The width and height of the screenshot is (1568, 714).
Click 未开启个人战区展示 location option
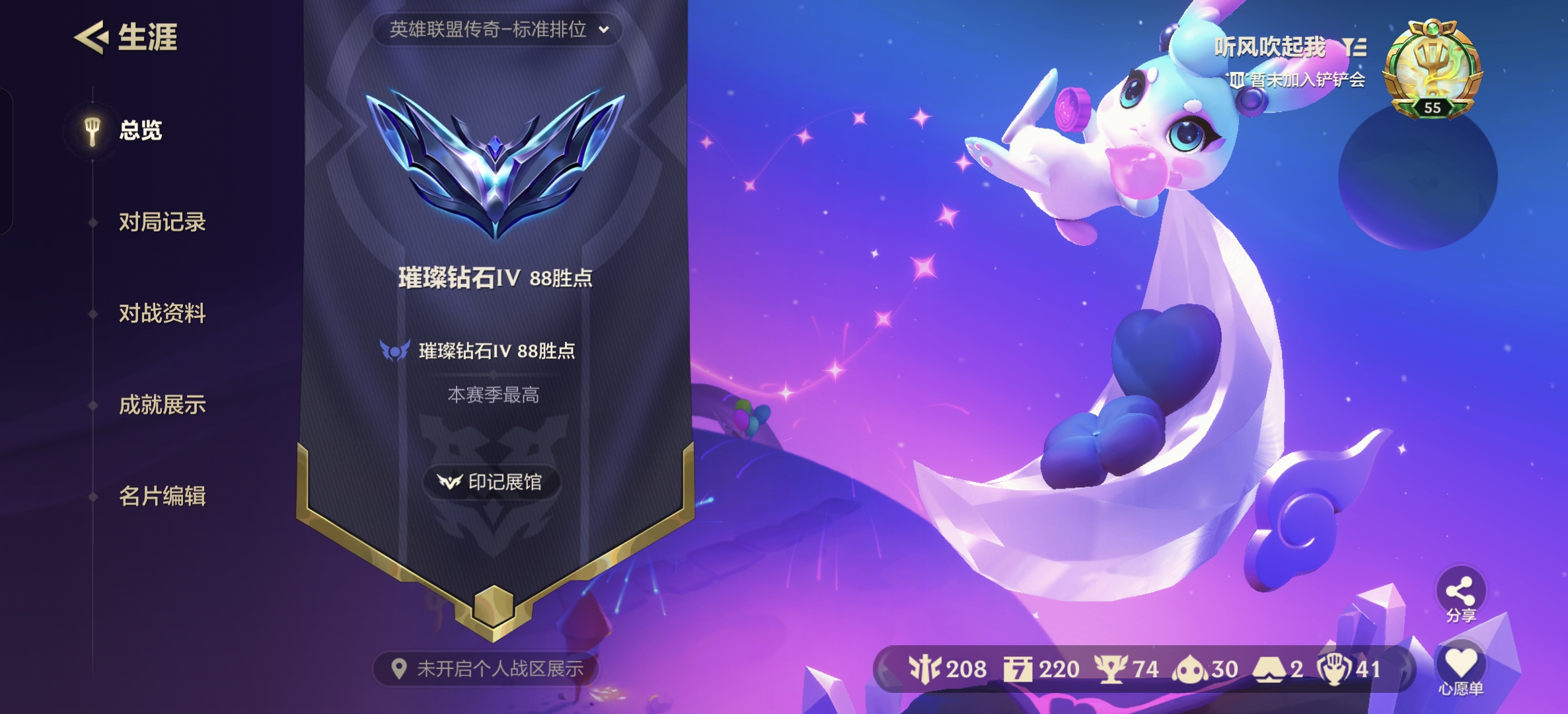pos(492,669)
